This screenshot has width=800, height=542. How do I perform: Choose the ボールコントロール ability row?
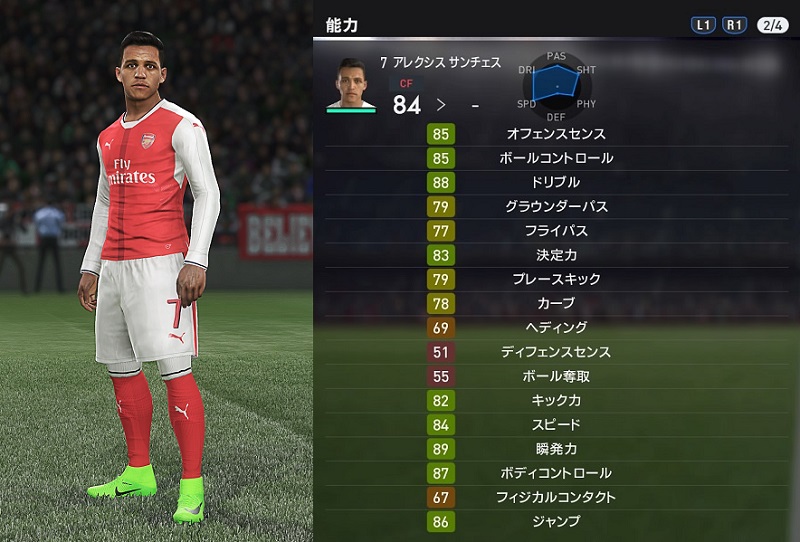click(555, 158)
